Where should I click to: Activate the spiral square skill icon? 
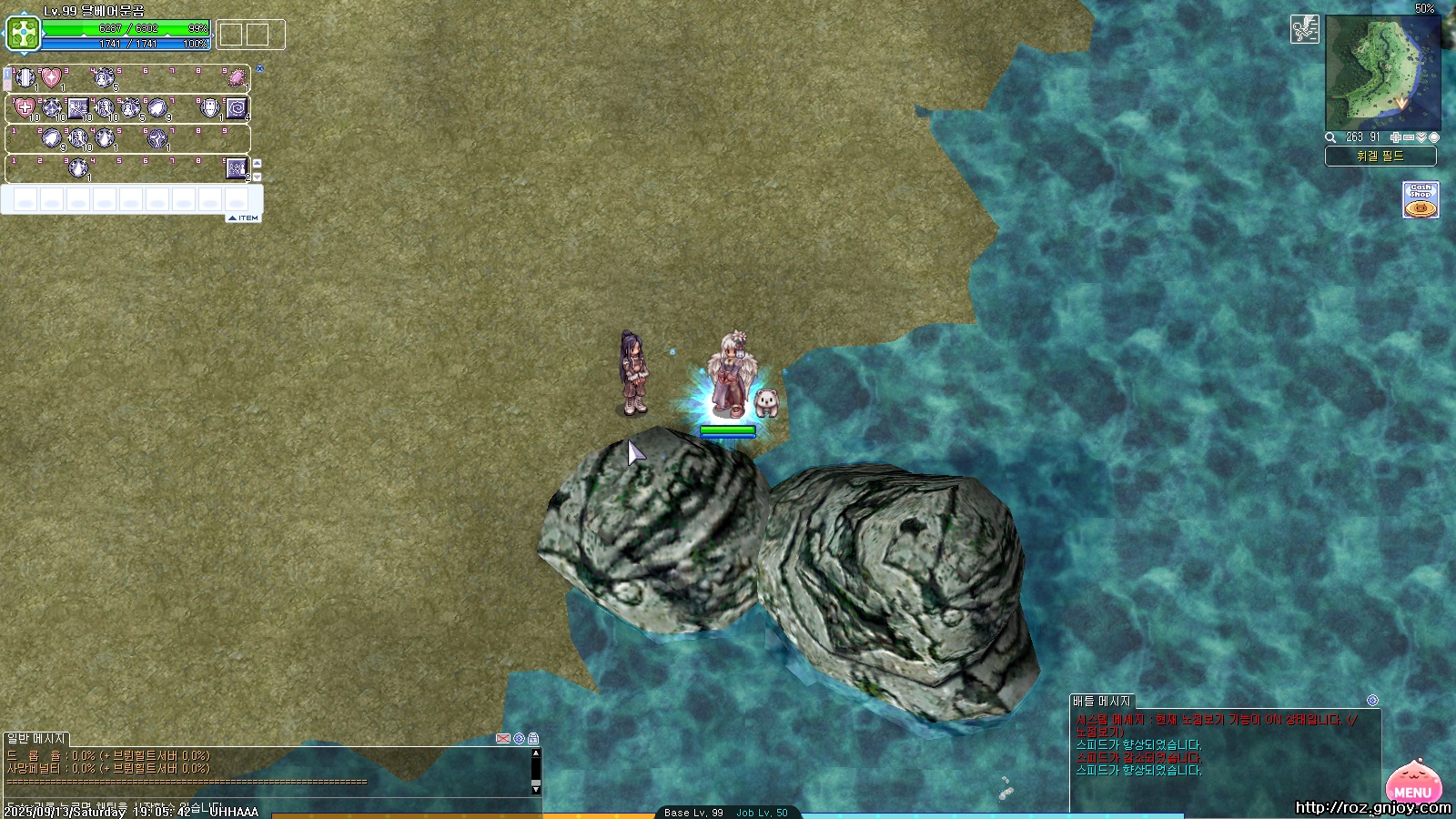coord(237,109)
